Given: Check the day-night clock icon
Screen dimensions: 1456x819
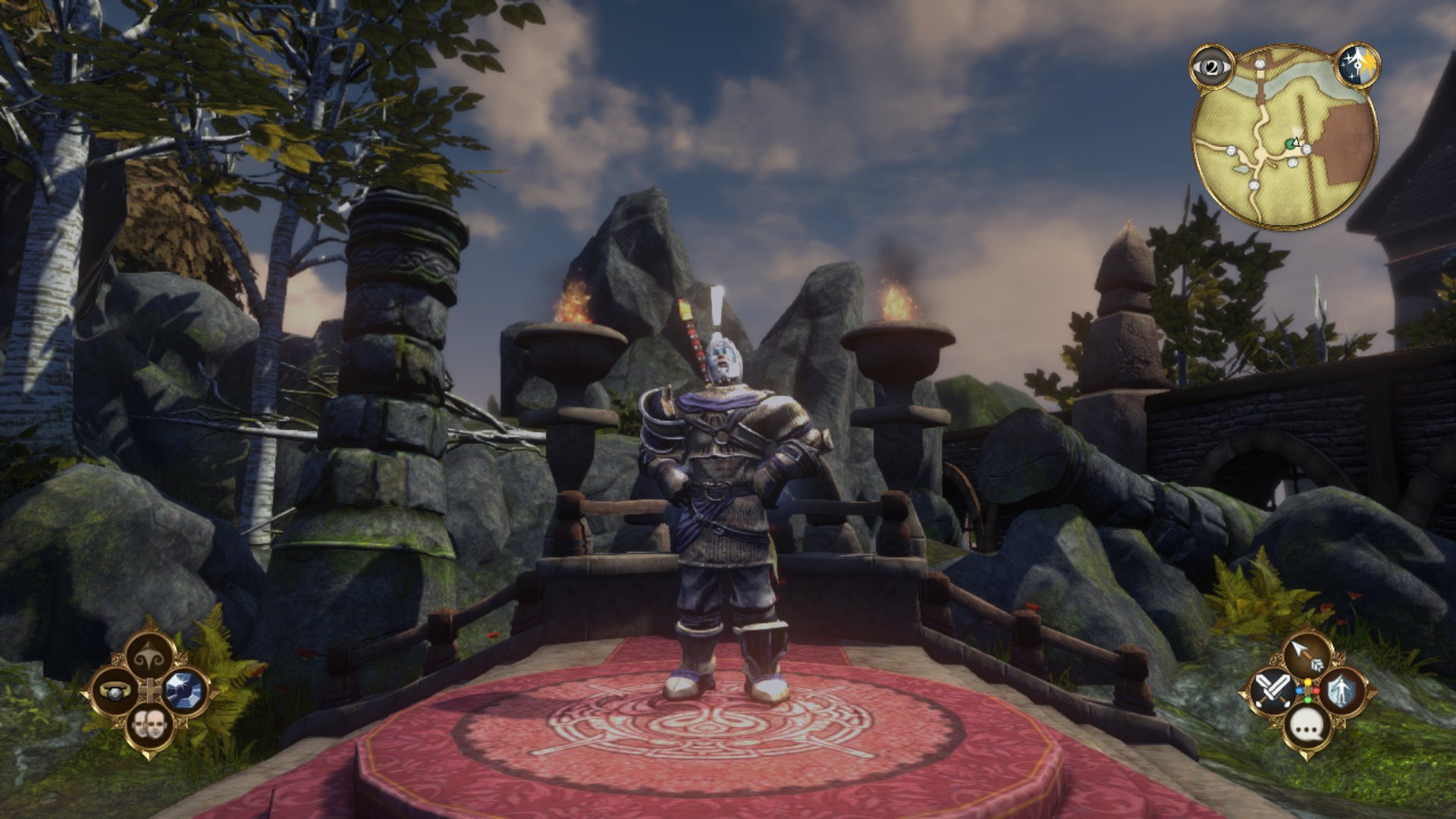Looking at the screenshot, I should tap(1357, 67).
